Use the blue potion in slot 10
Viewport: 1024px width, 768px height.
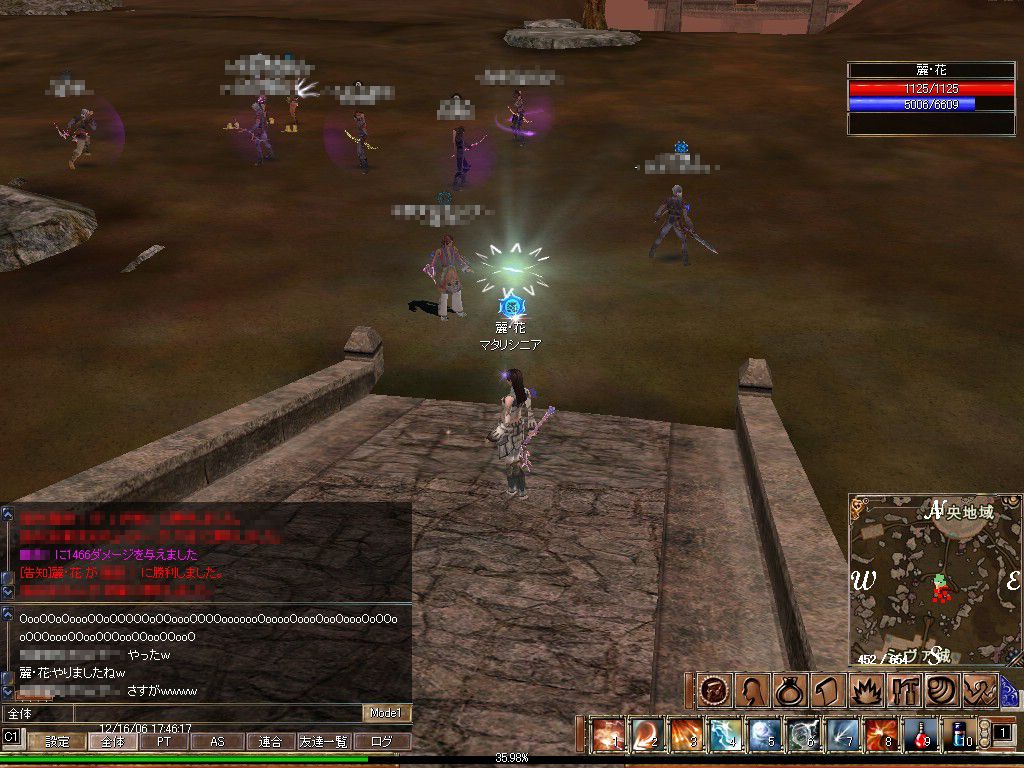point(959,735)
